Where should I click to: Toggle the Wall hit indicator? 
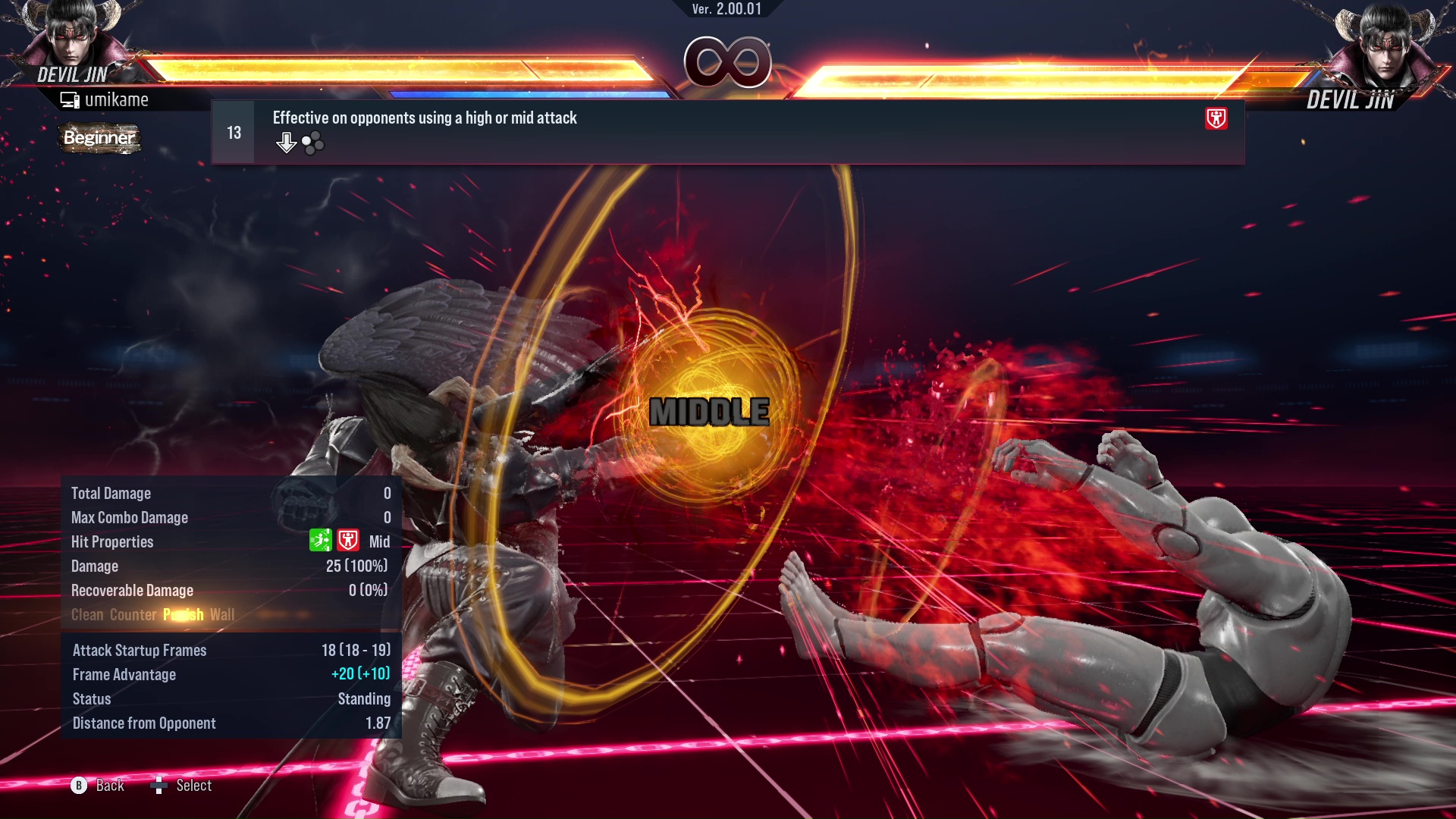[223, 615]
